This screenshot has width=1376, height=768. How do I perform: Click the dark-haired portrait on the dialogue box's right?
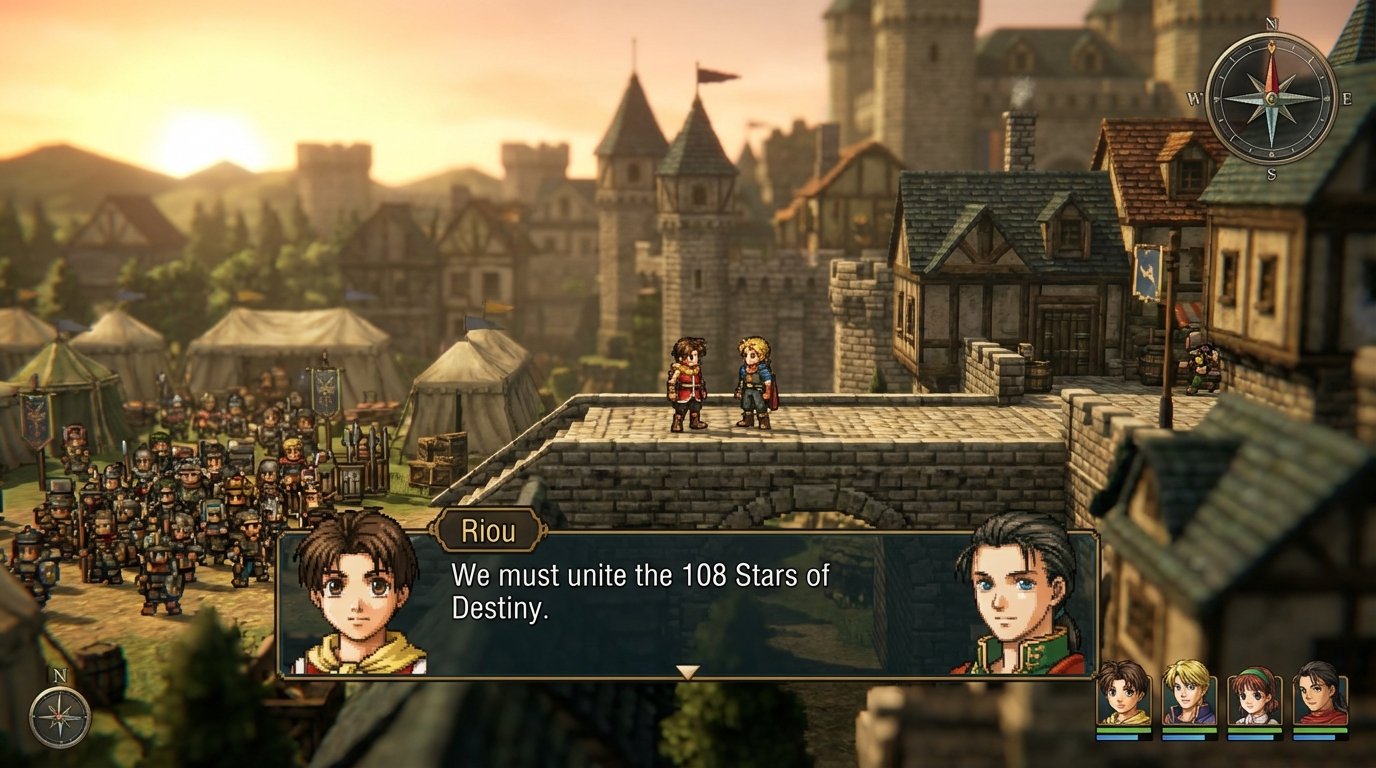1013,595
